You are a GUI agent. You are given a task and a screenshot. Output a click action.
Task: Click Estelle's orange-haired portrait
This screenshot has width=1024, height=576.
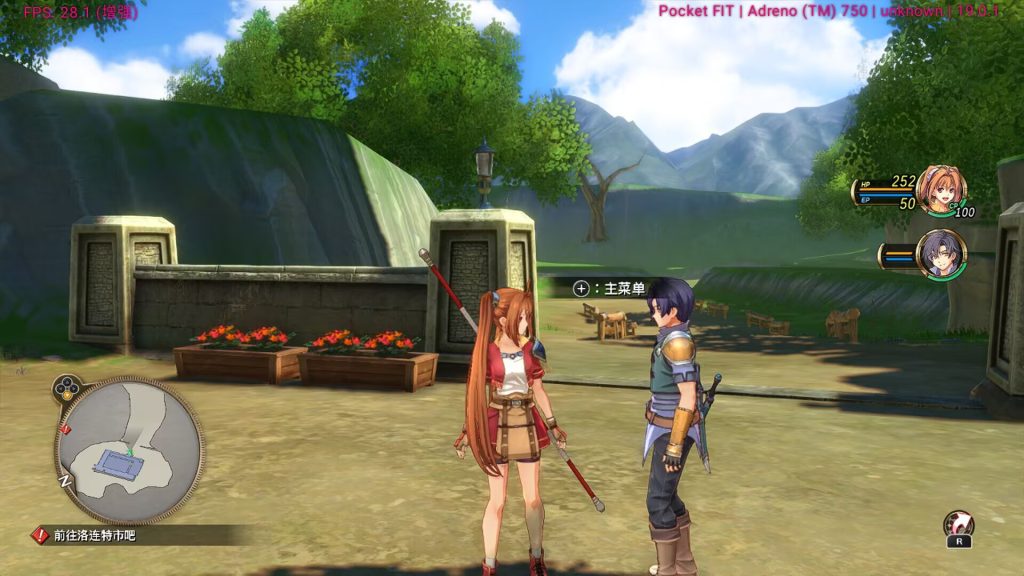pyautogui.click(x=941, y=189)
